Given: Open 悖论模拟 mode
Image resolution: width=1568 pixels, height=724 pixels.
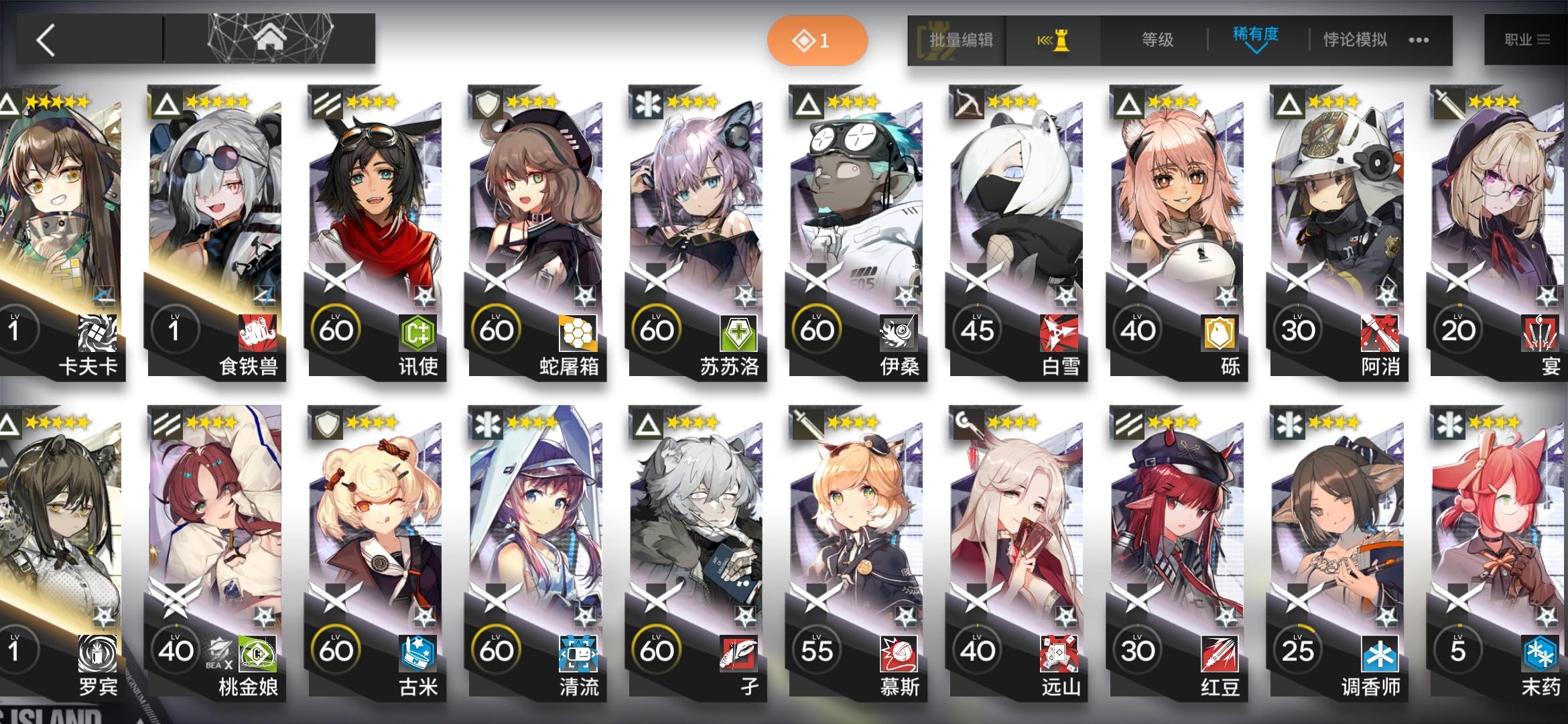Looking at the screenshot, I should [x=1355, y=40].
